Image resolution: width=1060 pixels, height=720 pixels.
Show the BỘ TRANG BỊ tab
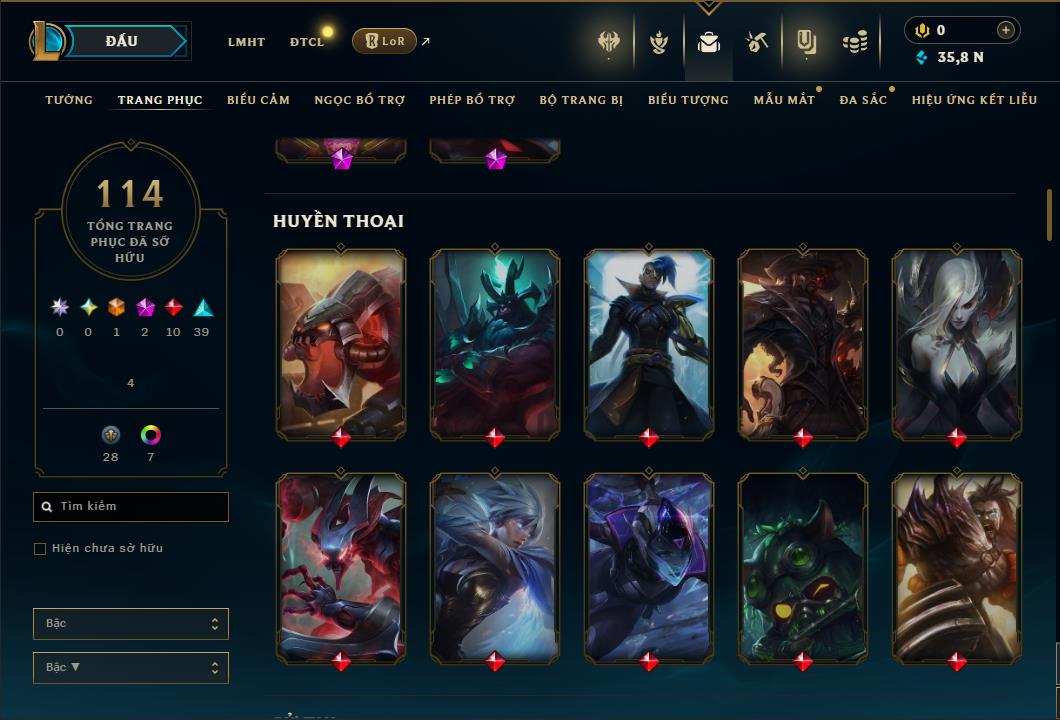[x=581, y=100]
